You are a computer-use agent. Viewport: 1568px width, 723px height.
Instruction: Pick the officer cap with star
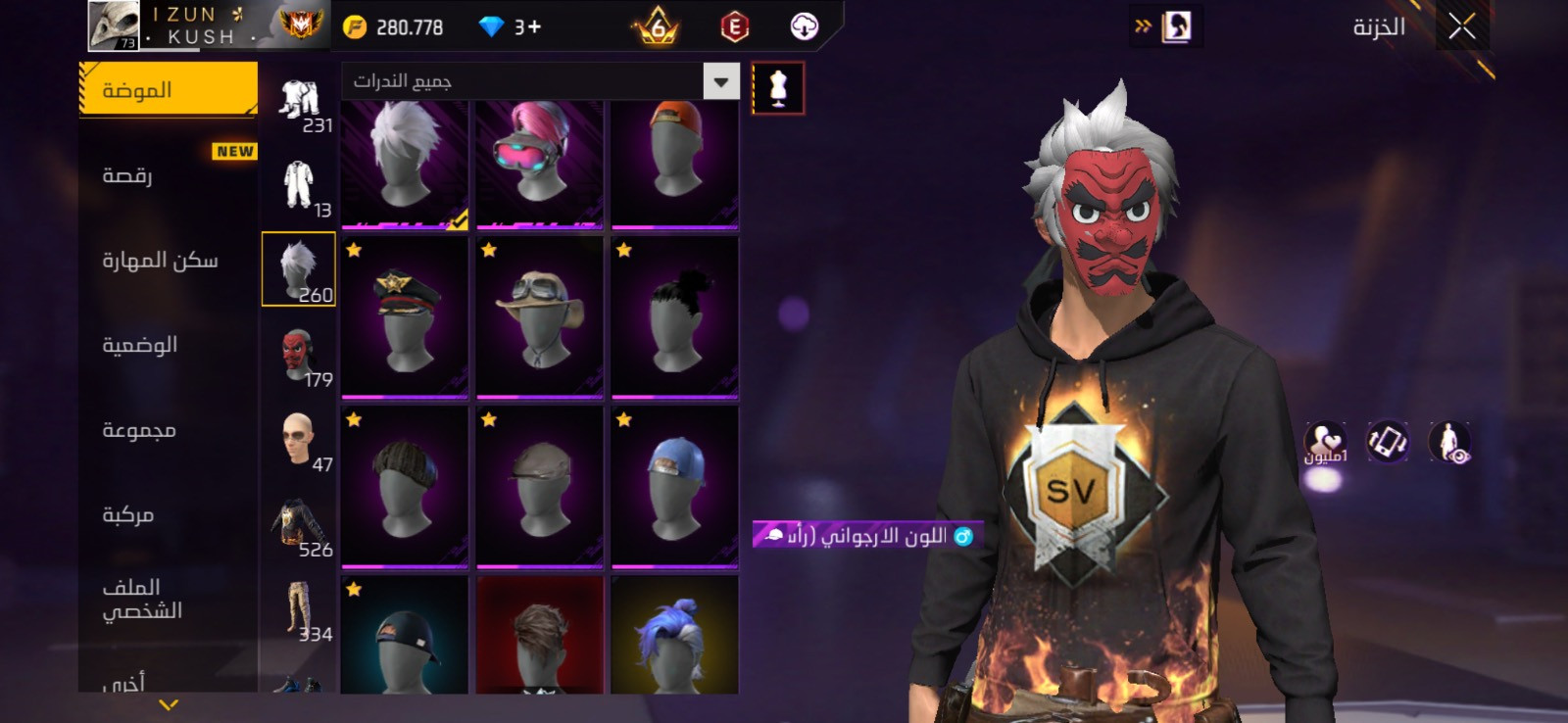coord(405,317)
